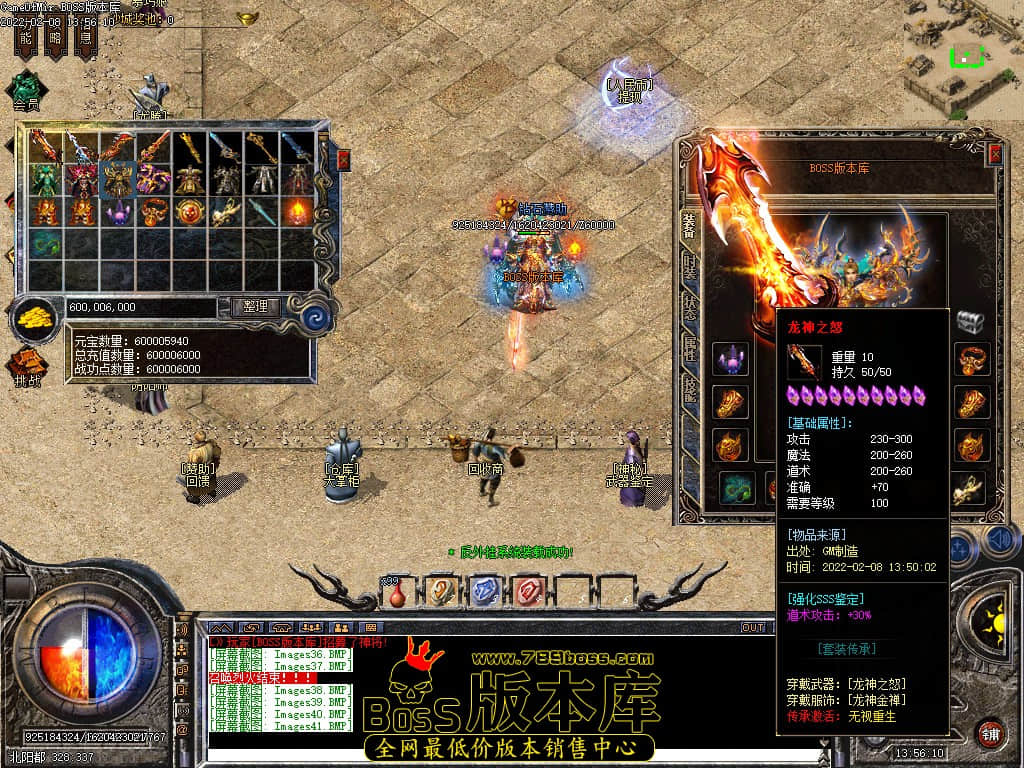Viewport: 1024px width, 768px height.
Task: Show the 属性 attributes tab
Action: pos(689,349)
